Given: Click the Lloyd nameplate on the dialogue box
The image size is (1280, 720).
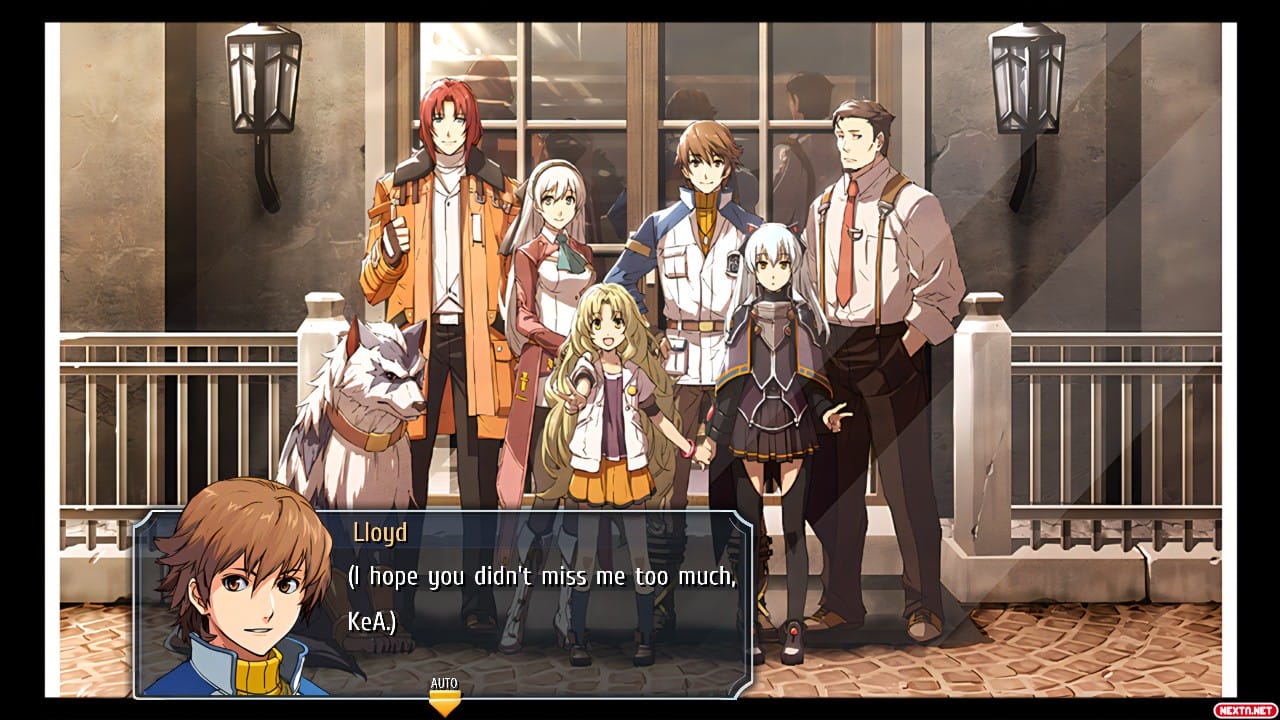Looking at the screenshot, I should pyautogui.click(x=383, y=533).
